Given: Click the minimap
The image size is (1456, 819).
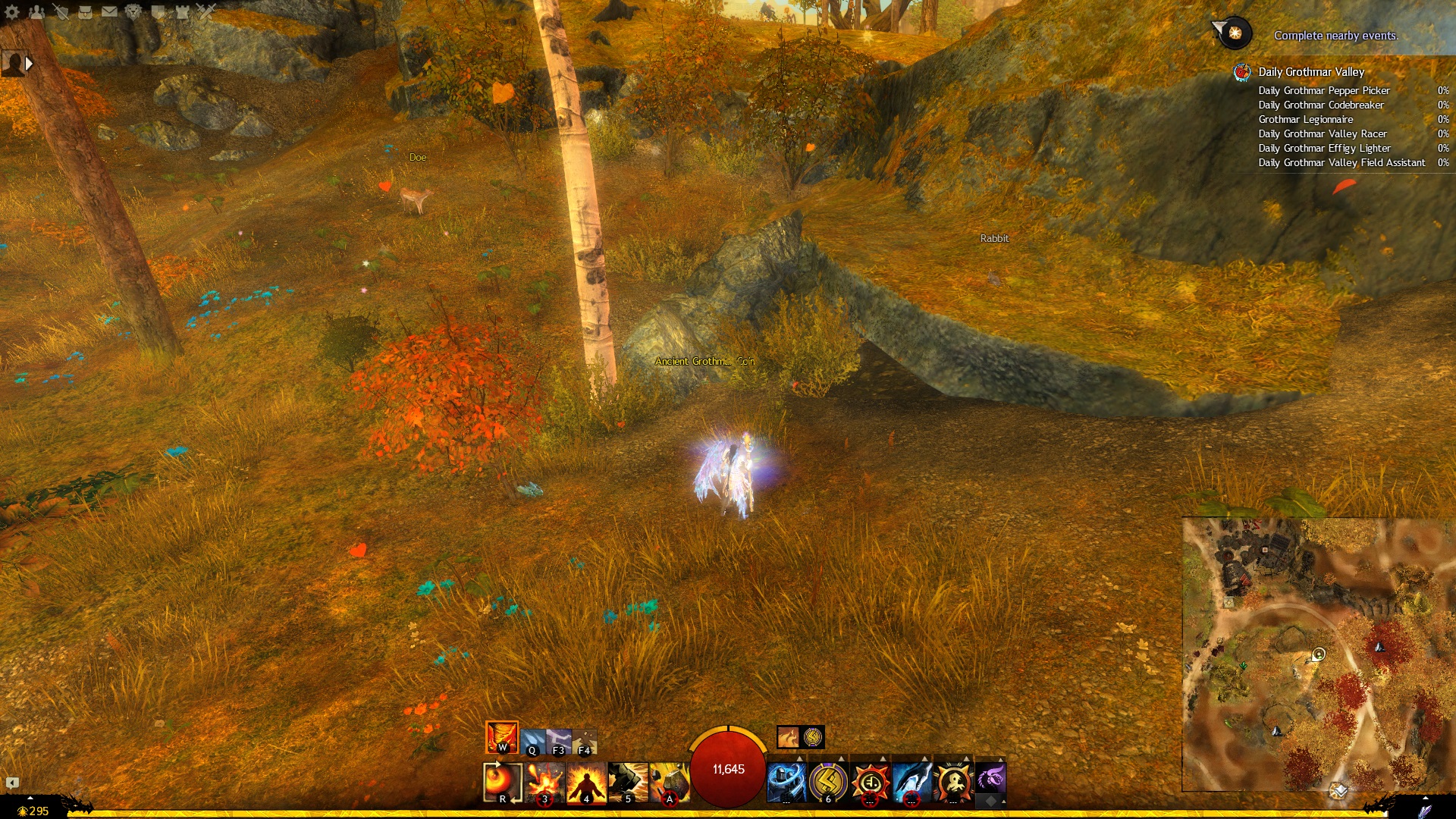Looking at the screenshot, I should click(x=1317, y=654).
